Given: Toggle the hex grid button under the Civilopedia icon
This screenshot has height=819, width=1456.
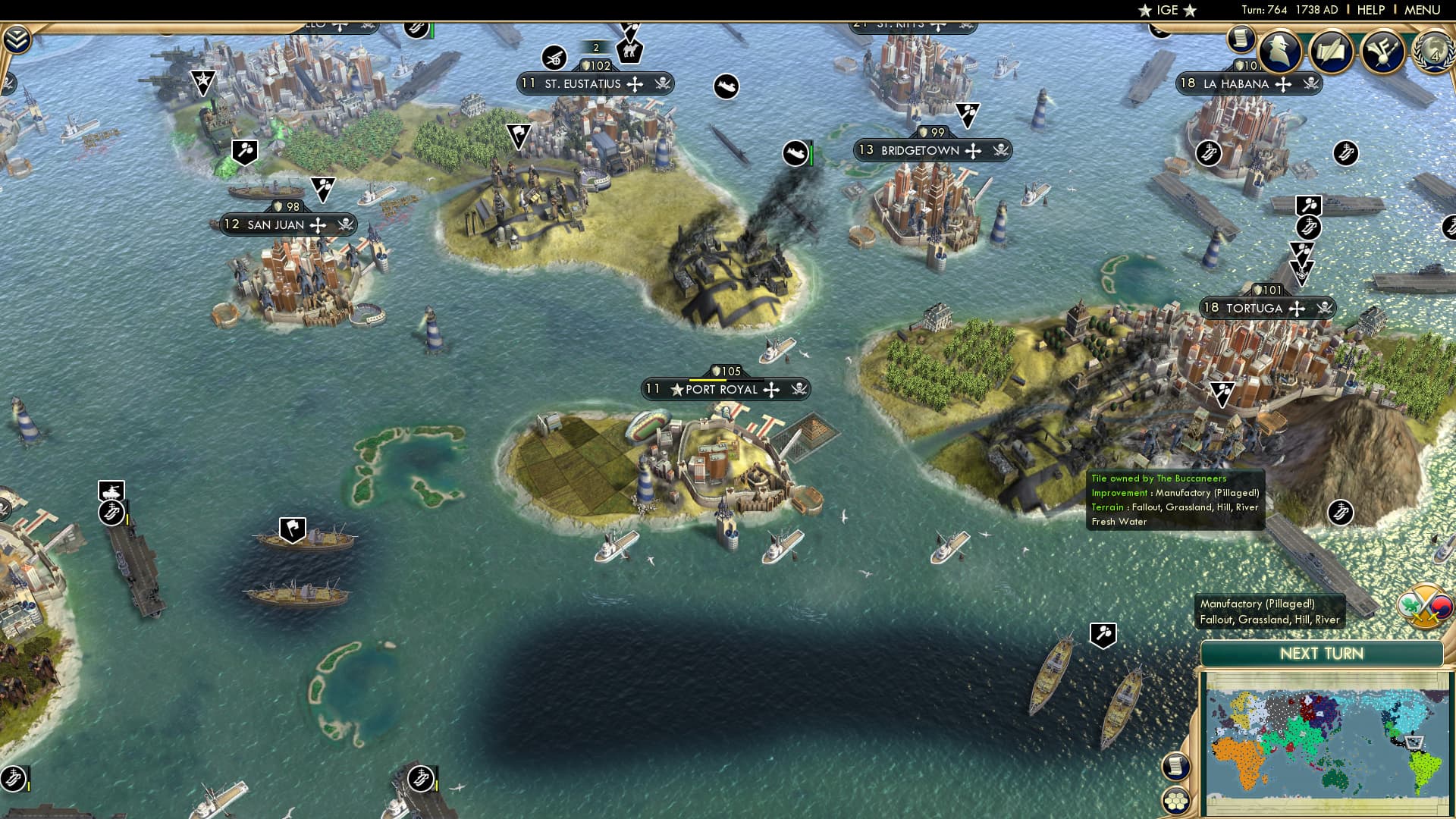Looking at the screenshot, I should [1176, 802].
